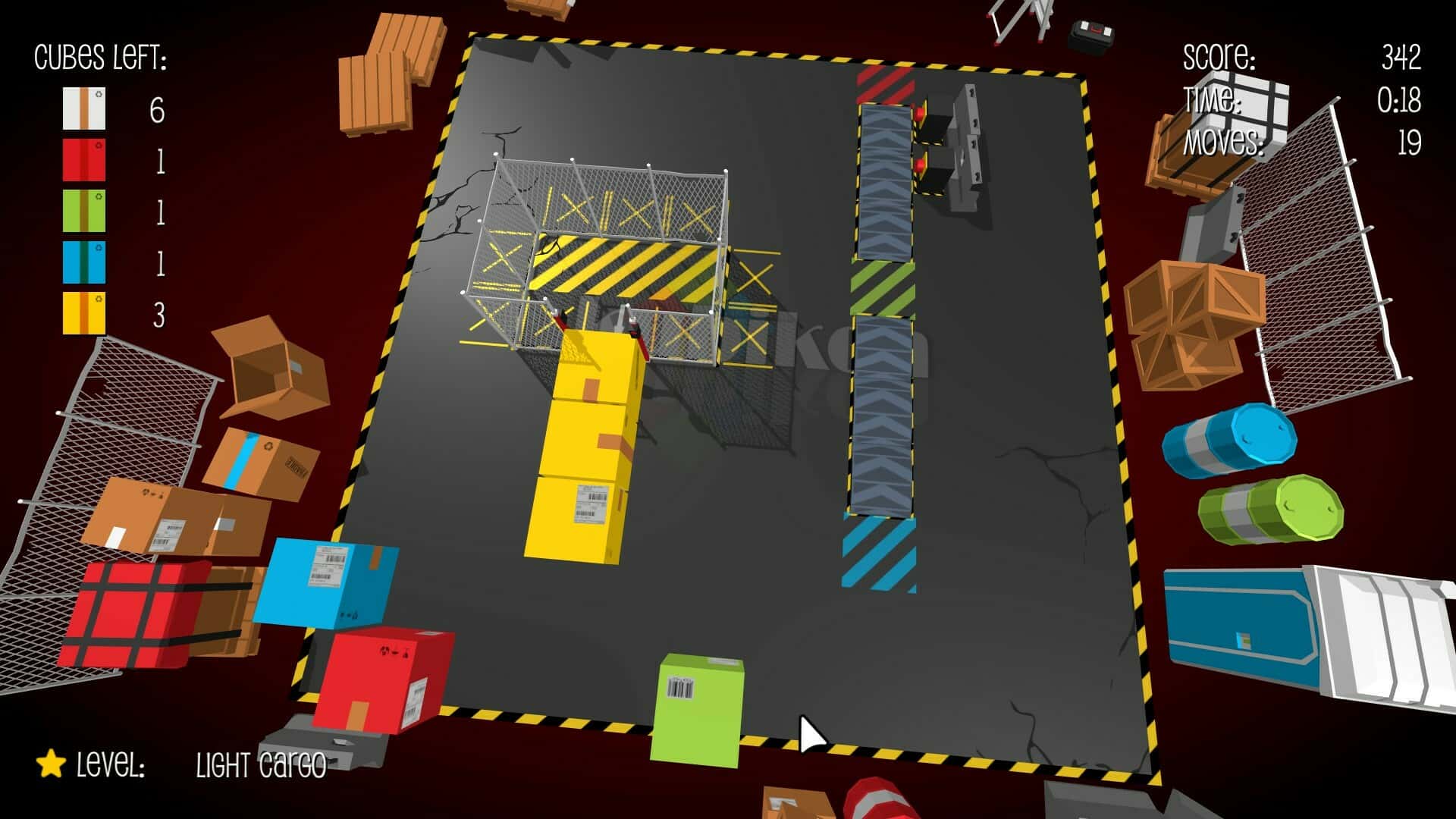1456x819 pixels.
Task: Toggle the green-striped conveyor tile
Action: coord(882,286)
